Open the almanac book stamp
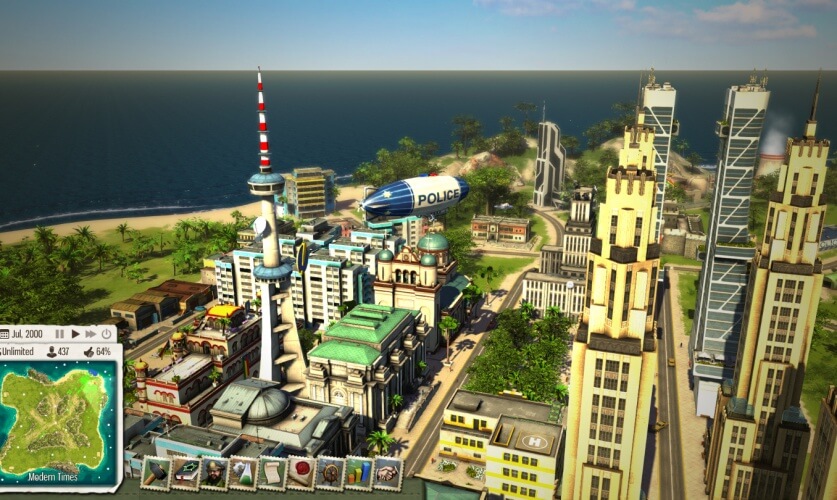 185,473
